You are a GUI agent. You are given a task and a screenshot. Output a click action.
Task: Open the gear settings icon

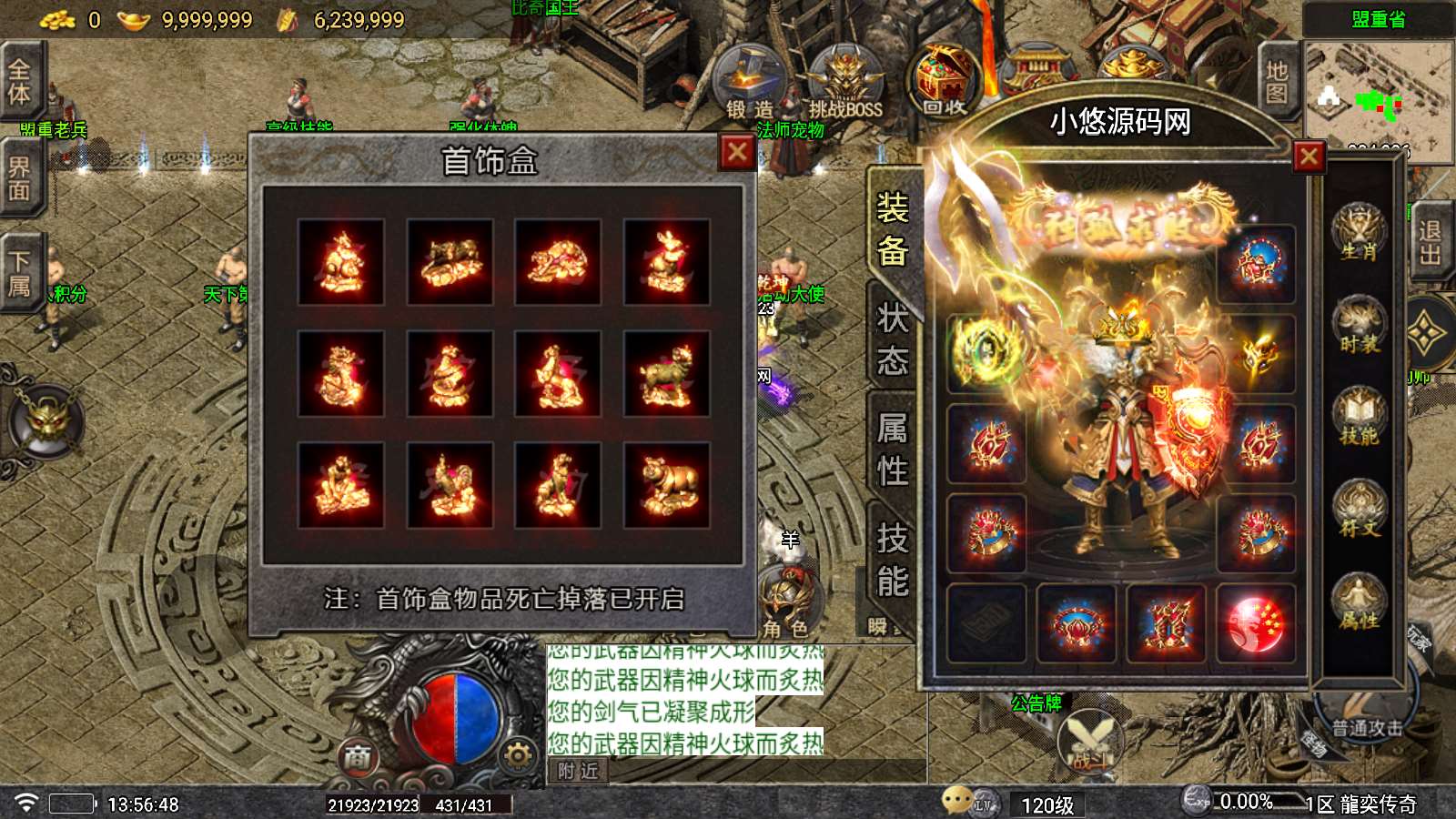[x=518, y=754]
